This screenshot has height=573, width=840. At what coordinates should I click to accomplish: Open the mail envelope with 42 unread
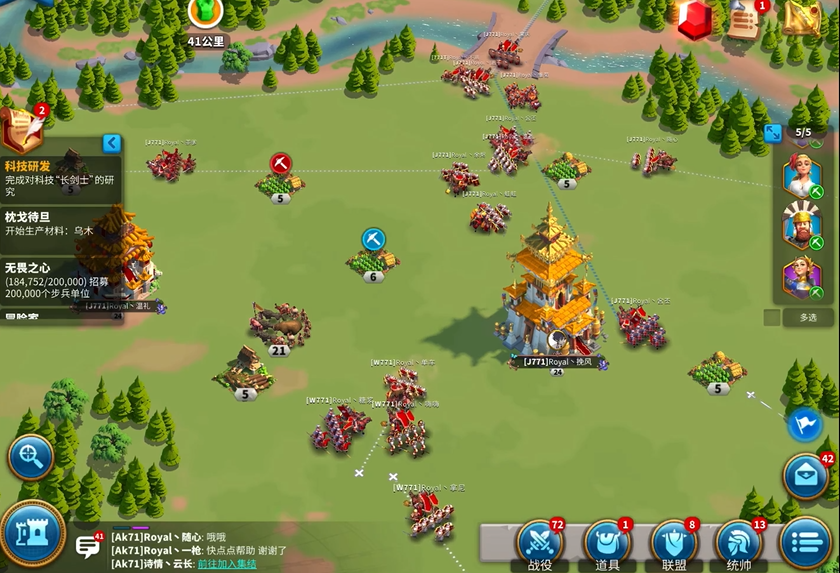tap(806, 478)
